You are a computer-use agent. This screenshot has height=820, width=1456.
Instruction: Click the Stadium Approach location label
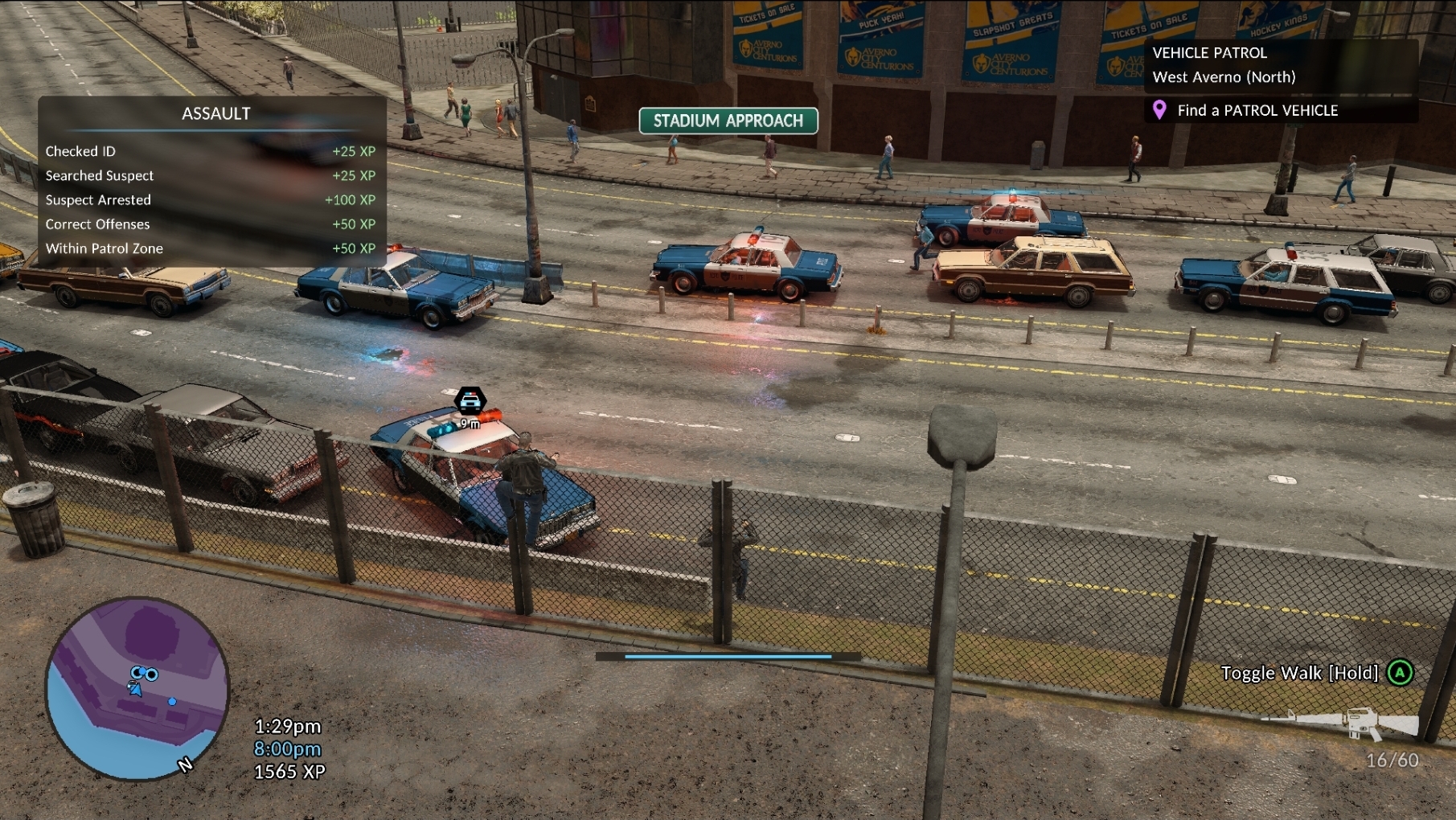(x=728, y=121)
